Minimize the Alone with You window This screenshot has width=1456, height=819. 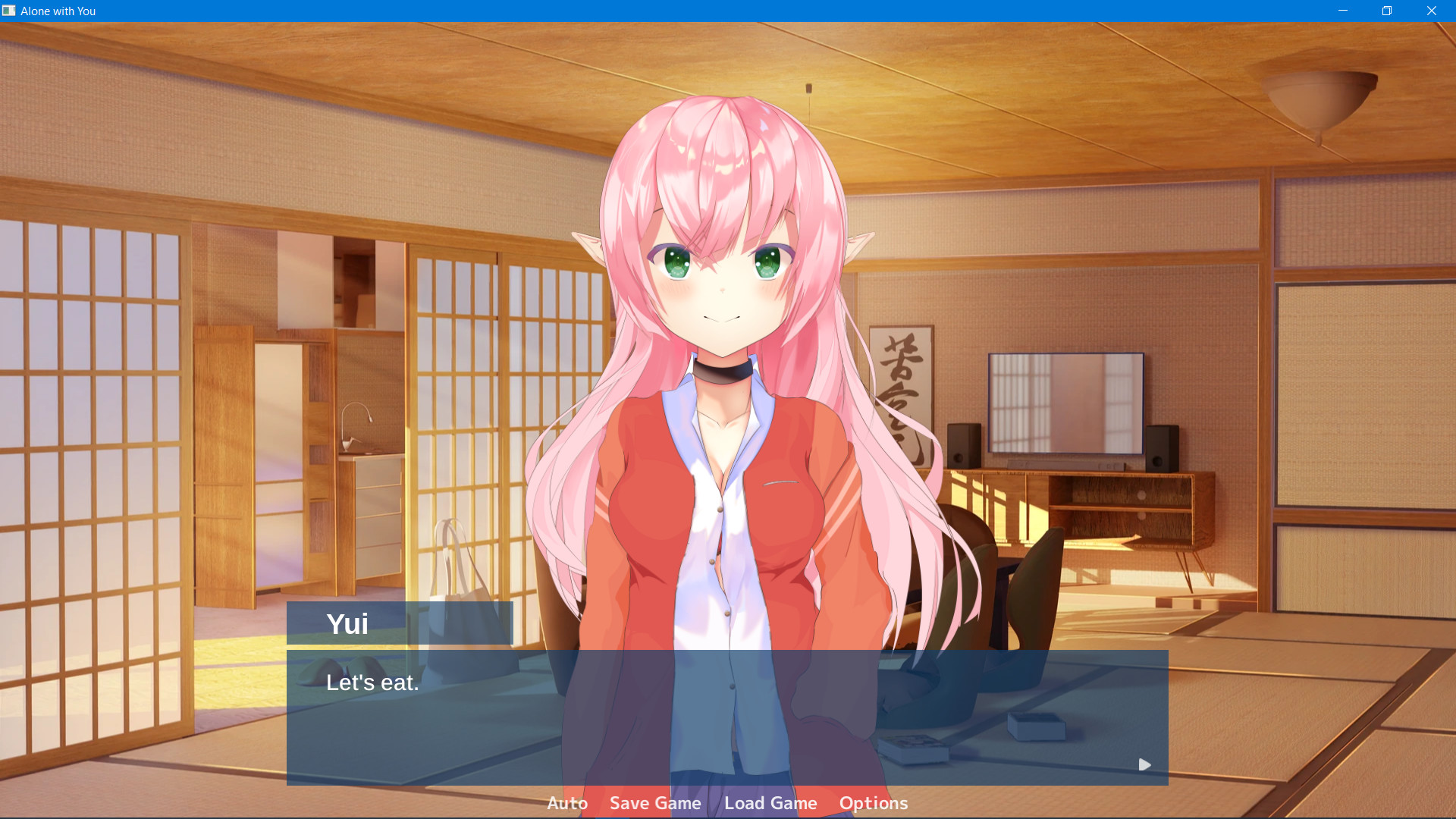coord(1343,11)
